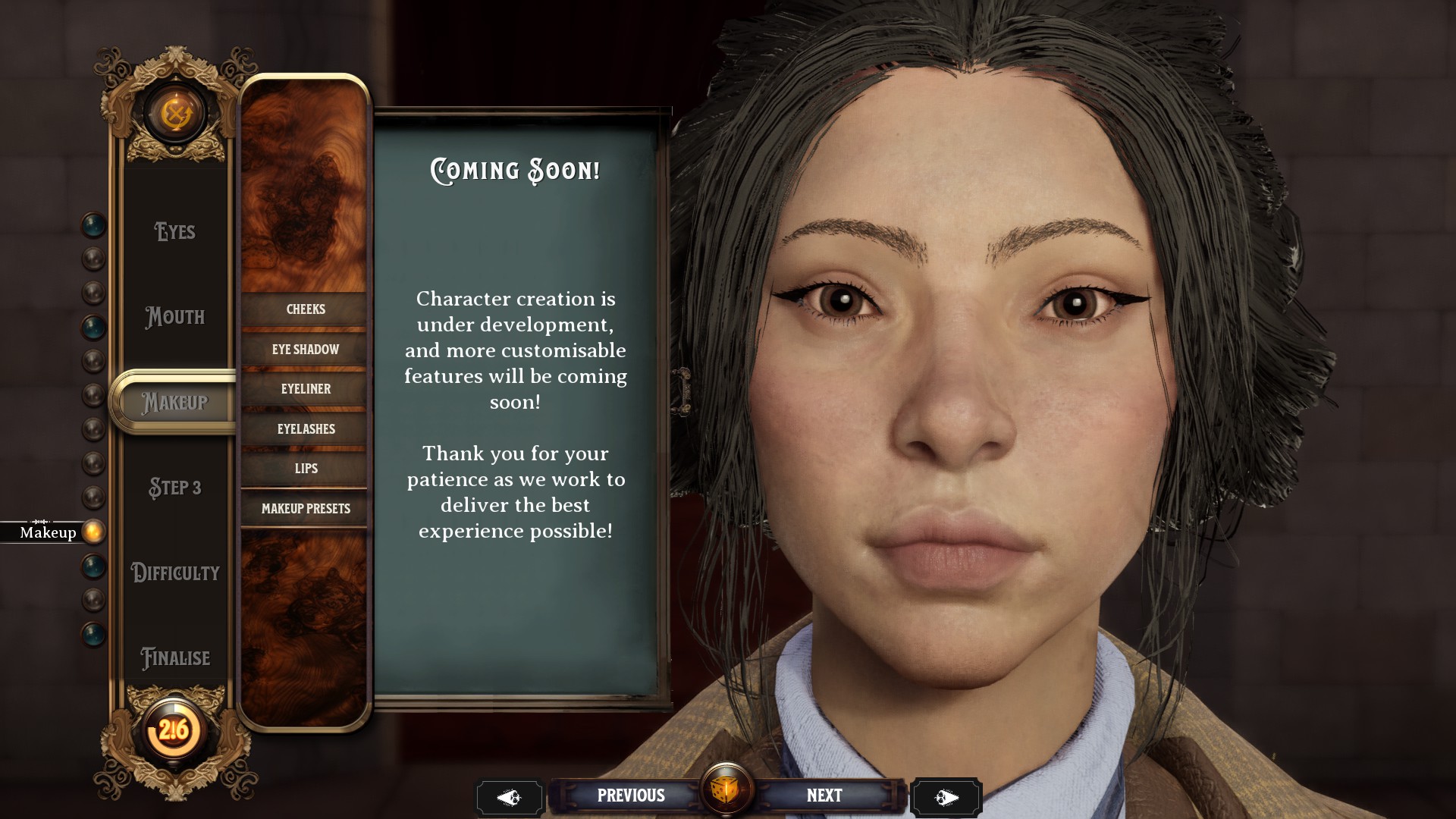Select the Eyes step

(x=175, y=231)
